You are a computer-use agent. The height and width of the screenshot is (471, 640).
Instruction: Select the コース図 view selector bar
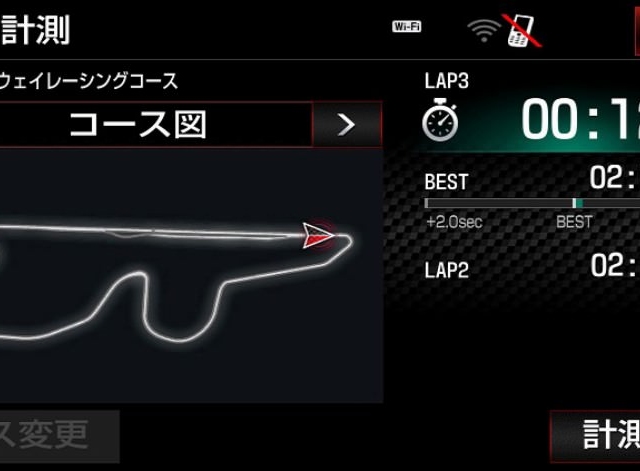[x=155, y=125]
